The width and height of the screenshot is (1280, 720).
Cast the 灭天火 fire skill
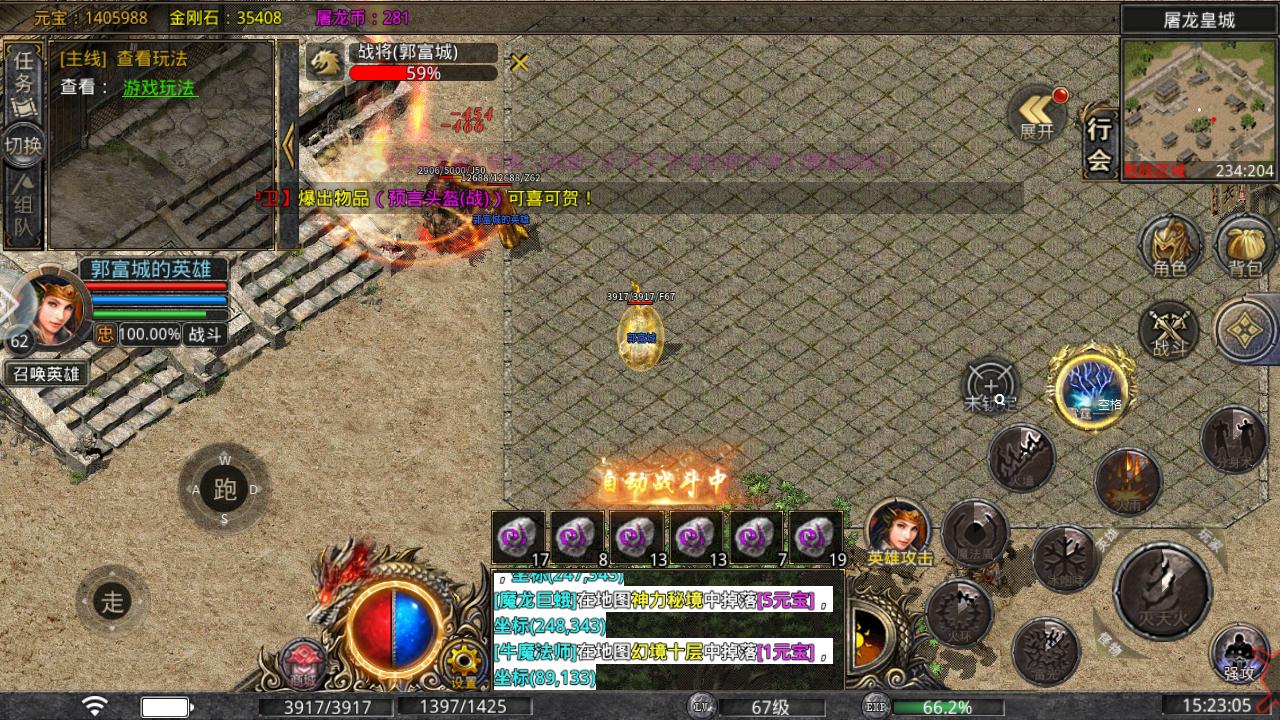click(x=1162, y=592)
